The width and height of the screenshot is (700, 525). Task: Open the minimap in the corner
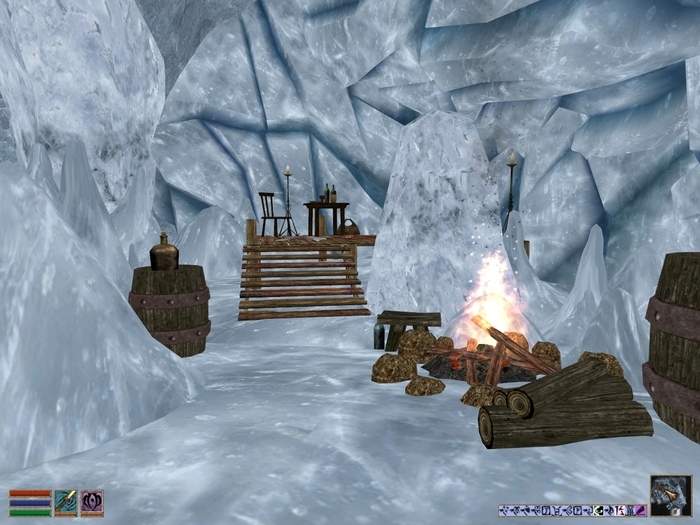(669, 495)
